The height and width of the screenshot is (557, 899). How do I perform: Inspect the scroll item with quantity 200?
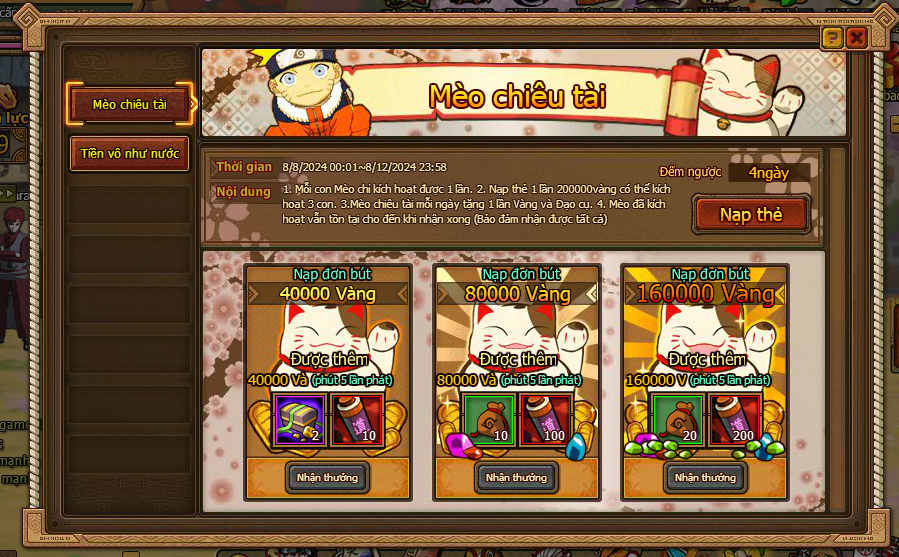click(734, 419)
